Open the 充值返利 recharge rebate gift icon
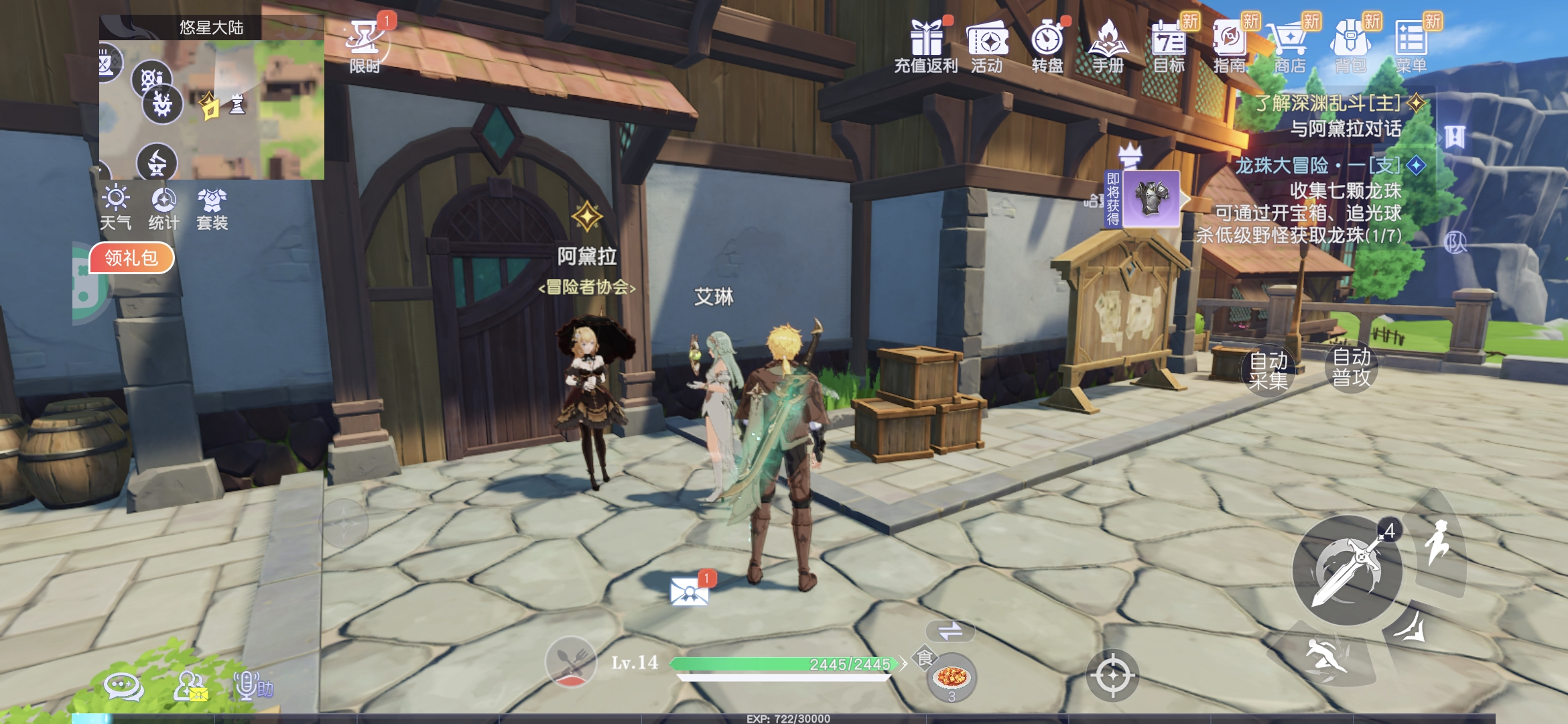Screen dimensions: 1568x724 [x=926, y=44]
